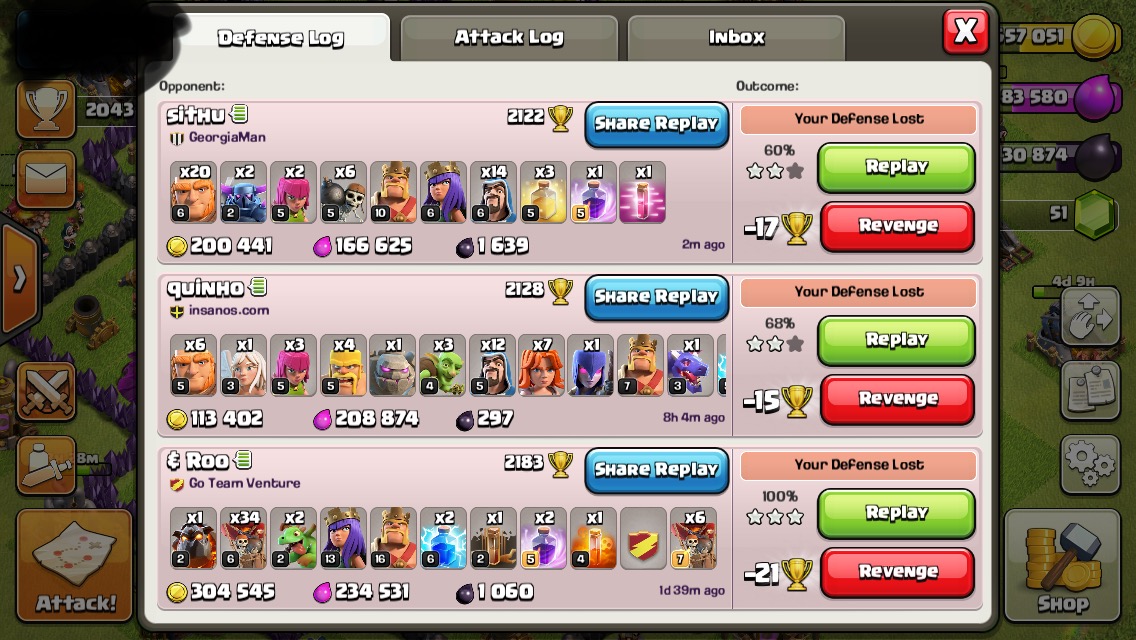Open the Shop
Screen dimensions: 1136x640
pyautogui.click(x=1062, y=566)
